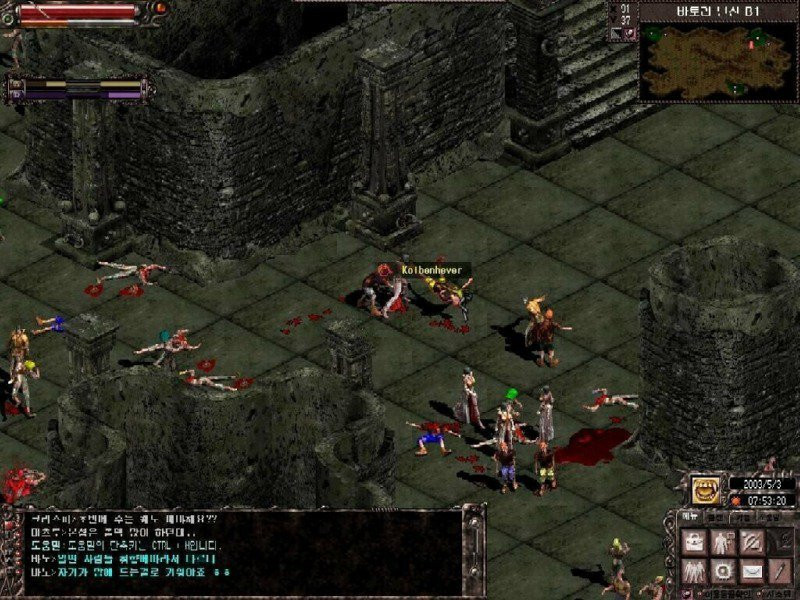Open the character equipment figure icon

(722, 542)
